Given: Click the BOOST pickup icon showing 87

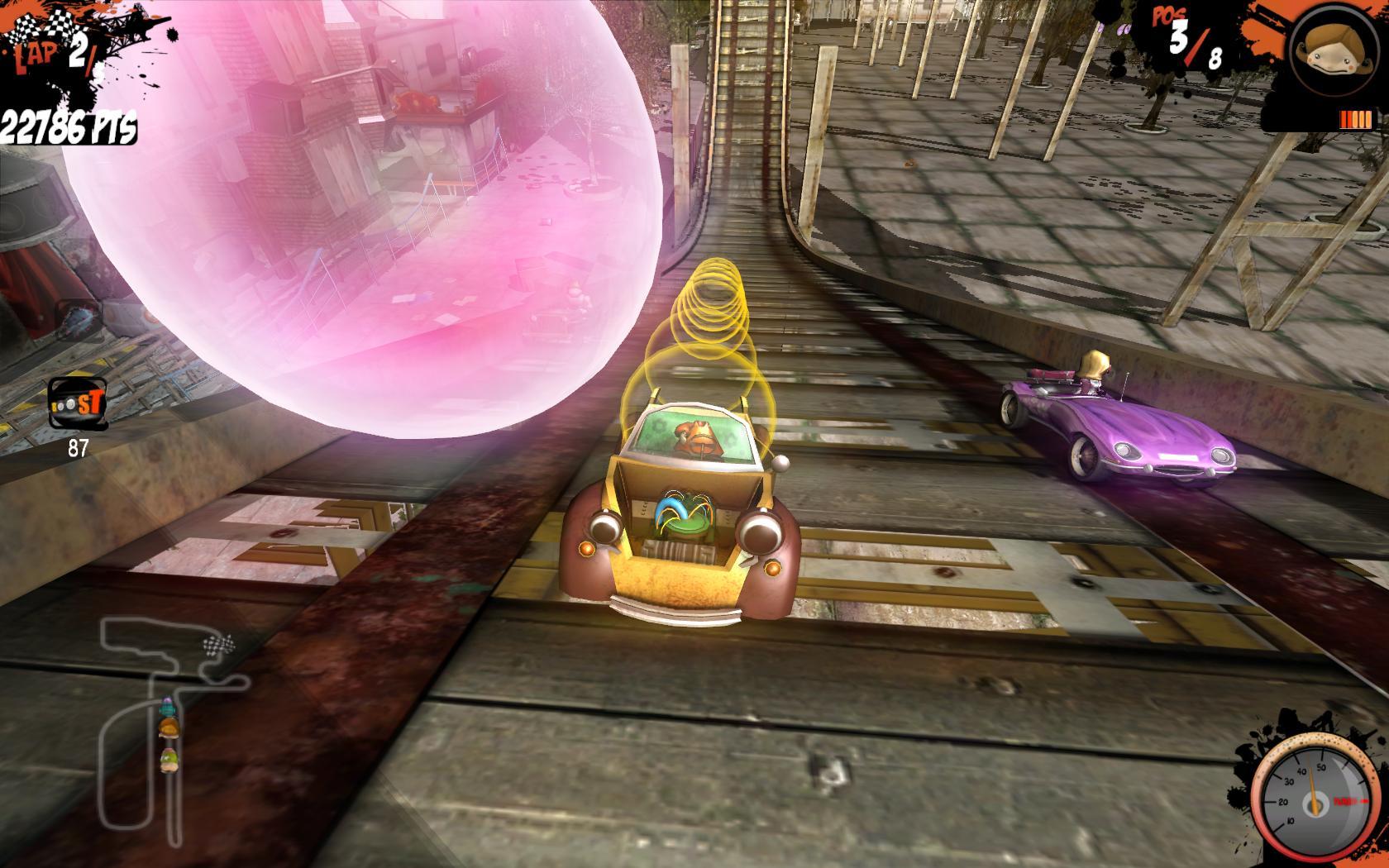Looking at the screenshot, I should [x=79, y=405].
